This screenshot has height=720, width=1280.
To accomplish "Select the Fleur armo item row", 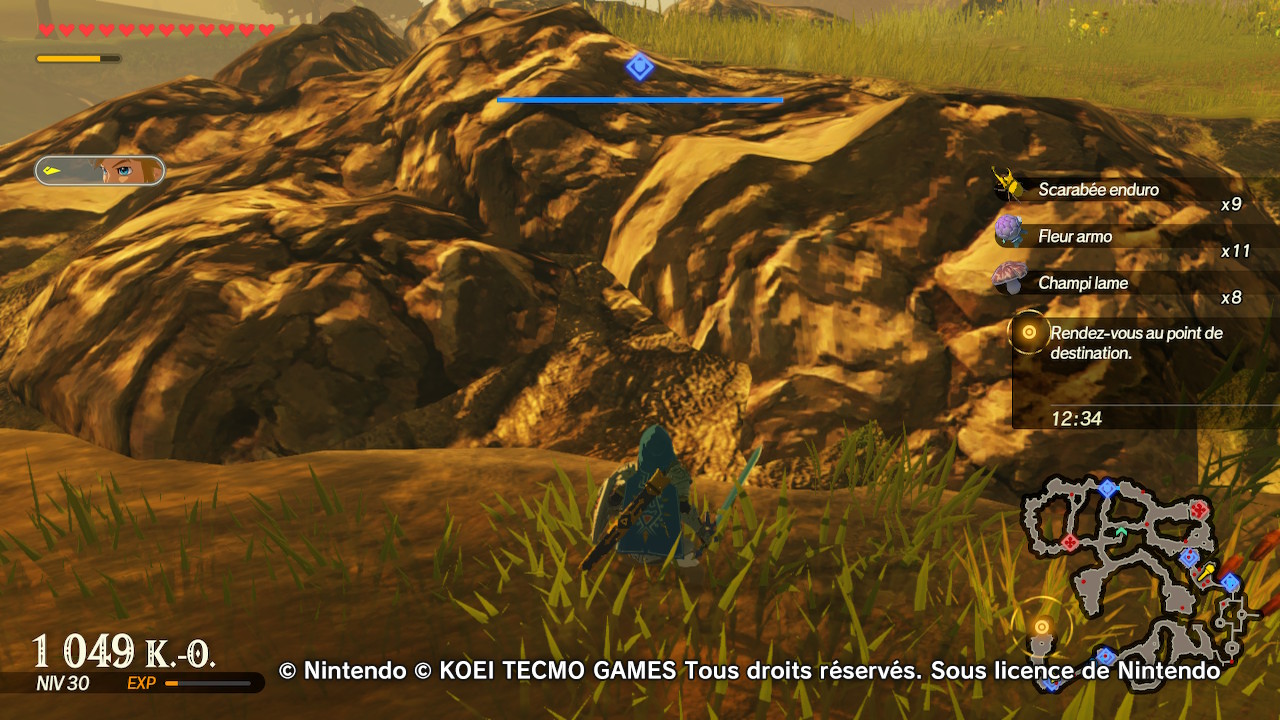I will [x=1075, y=237].
